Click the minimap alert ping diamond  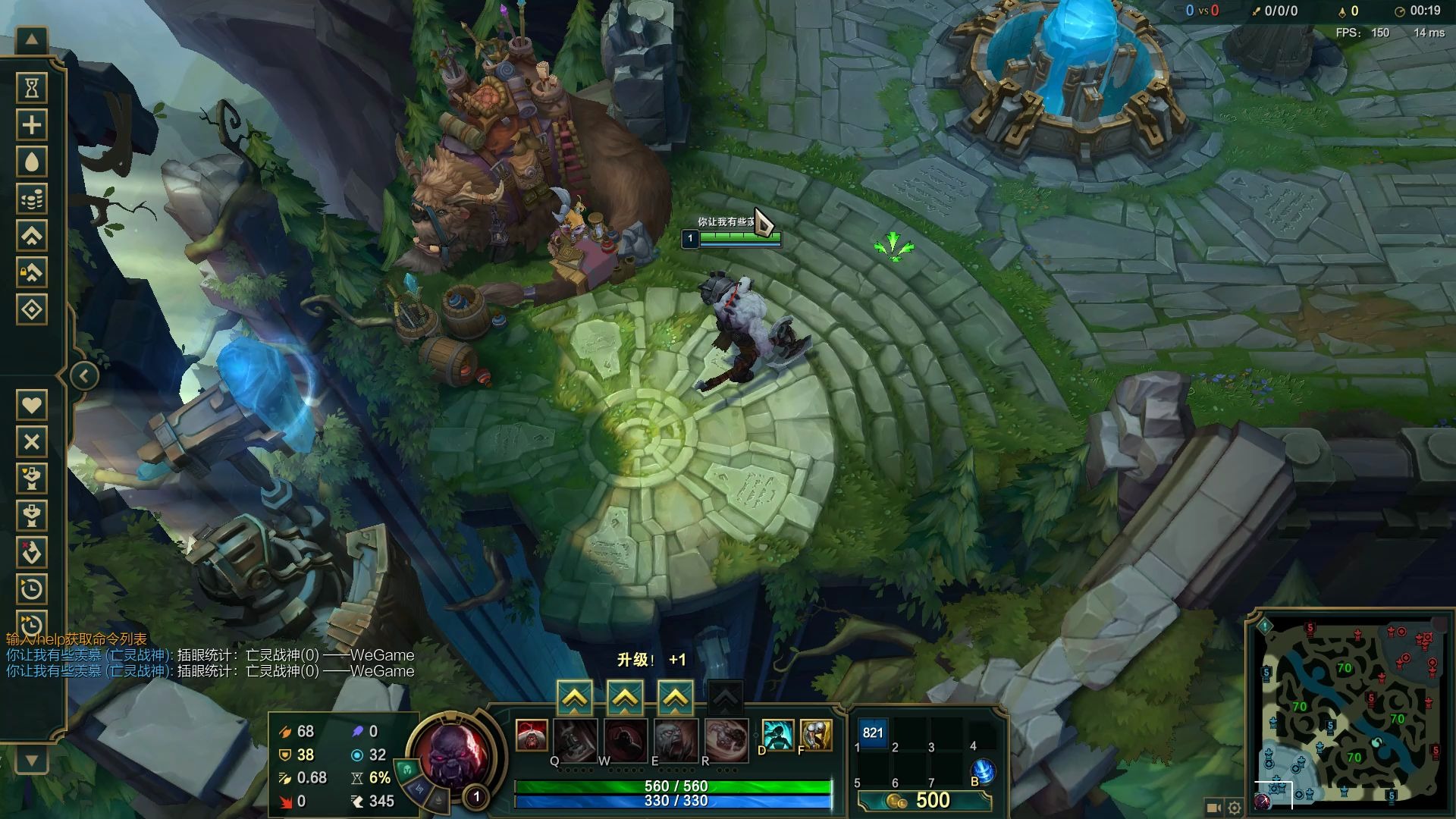[1264, 626]
